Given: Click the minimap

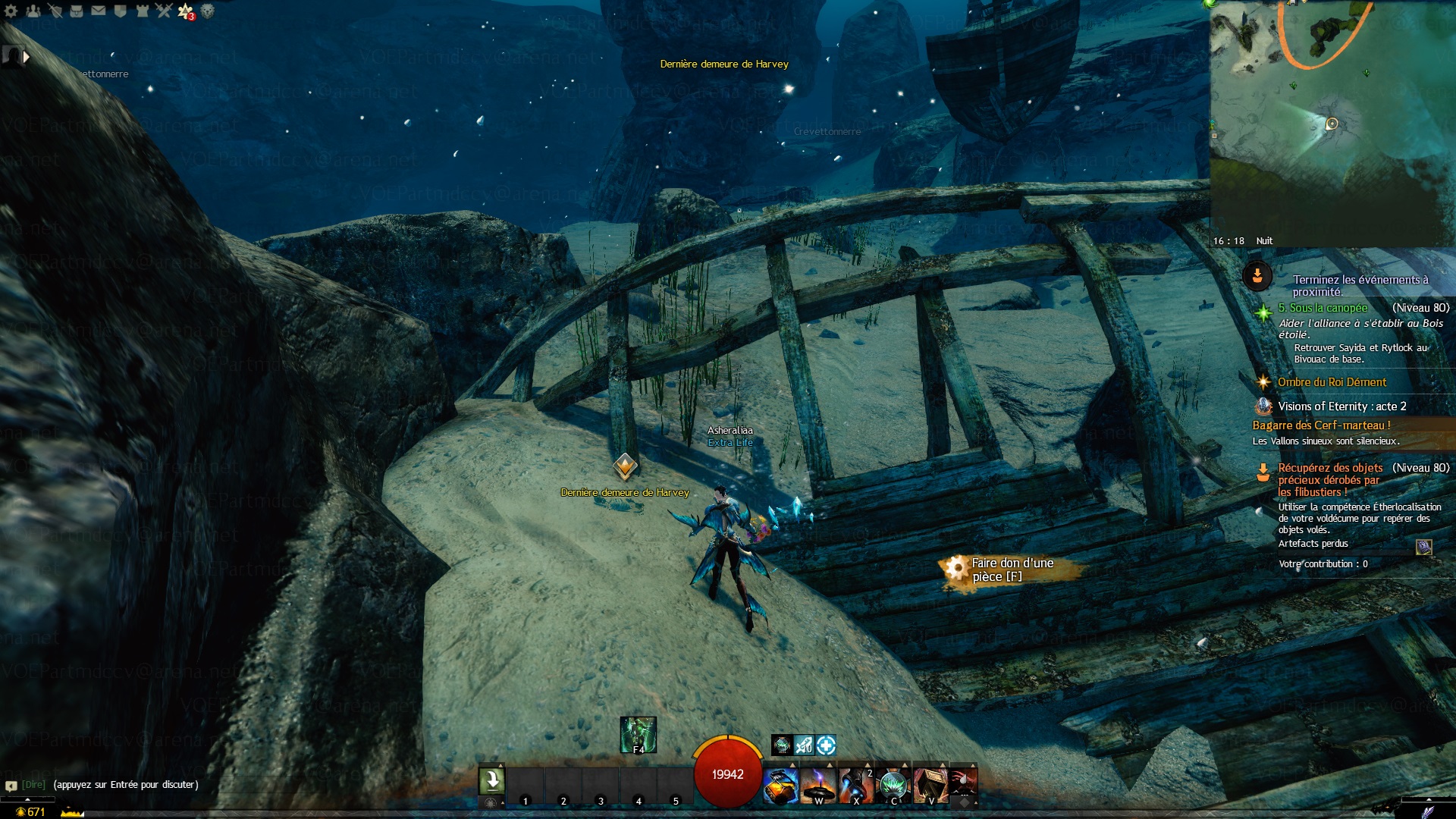Looking at the screenshot, I should point(1331,121).
